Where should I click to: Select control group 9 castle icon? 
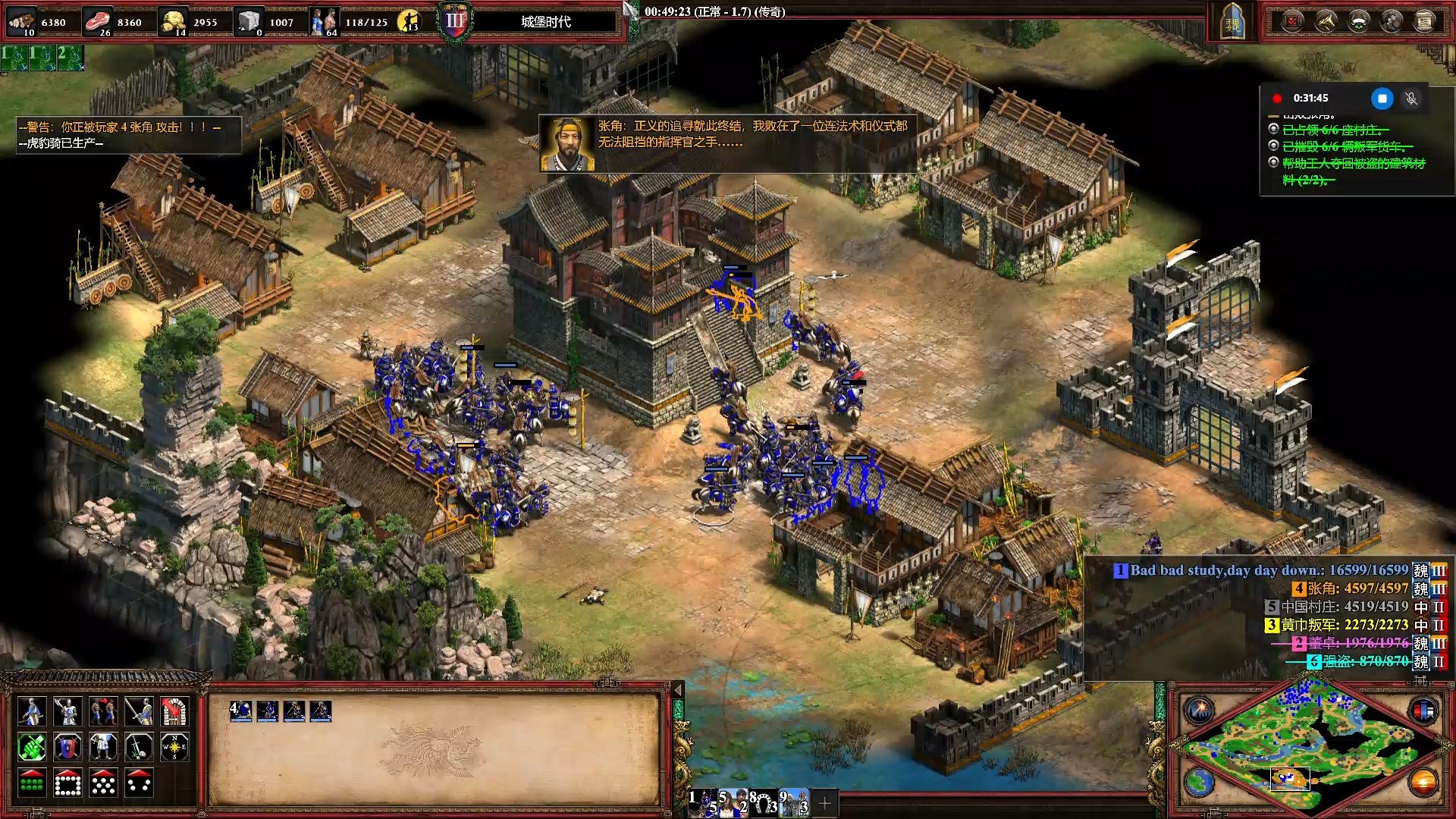793,802
